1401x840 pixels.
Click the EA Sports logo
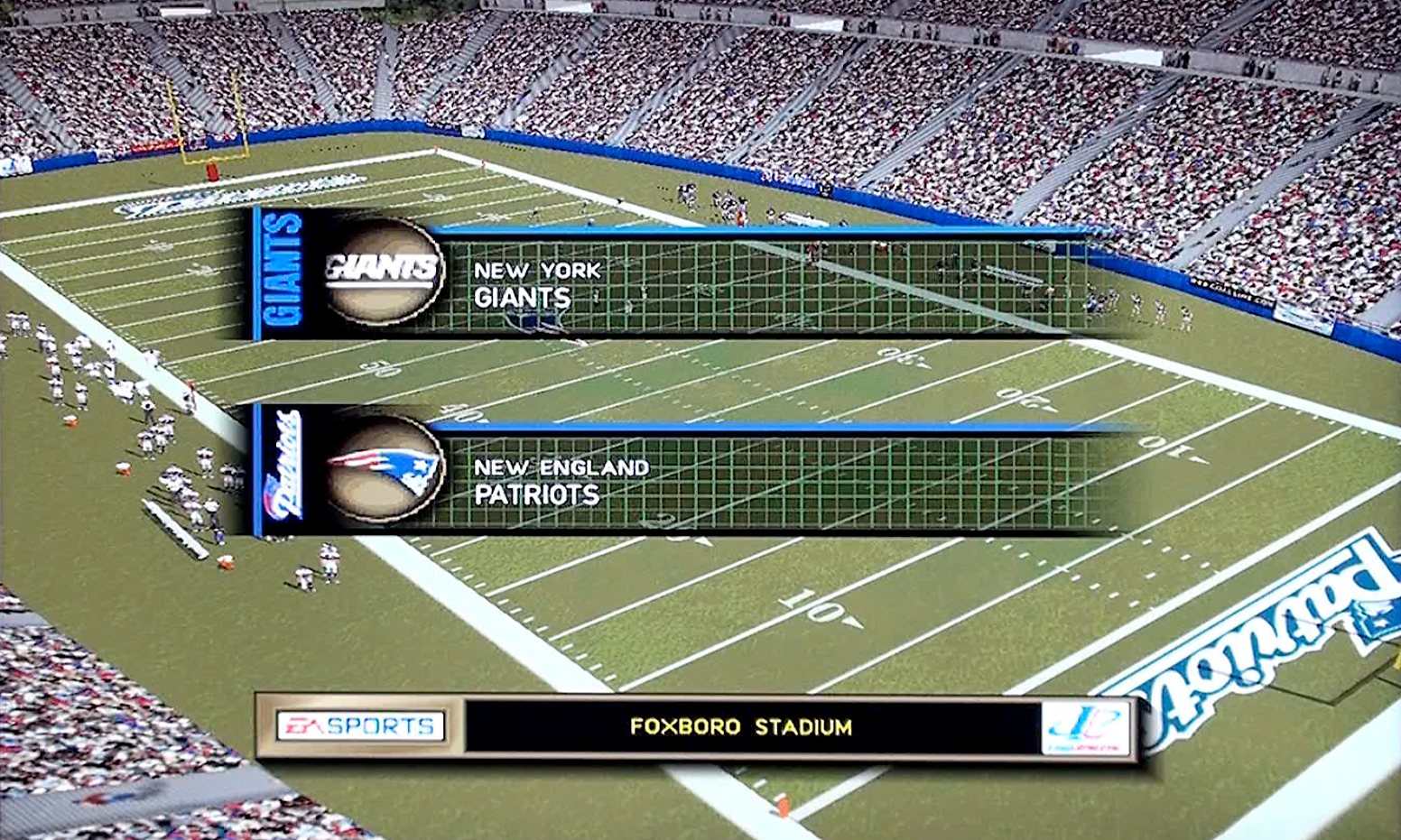point(360,726)
